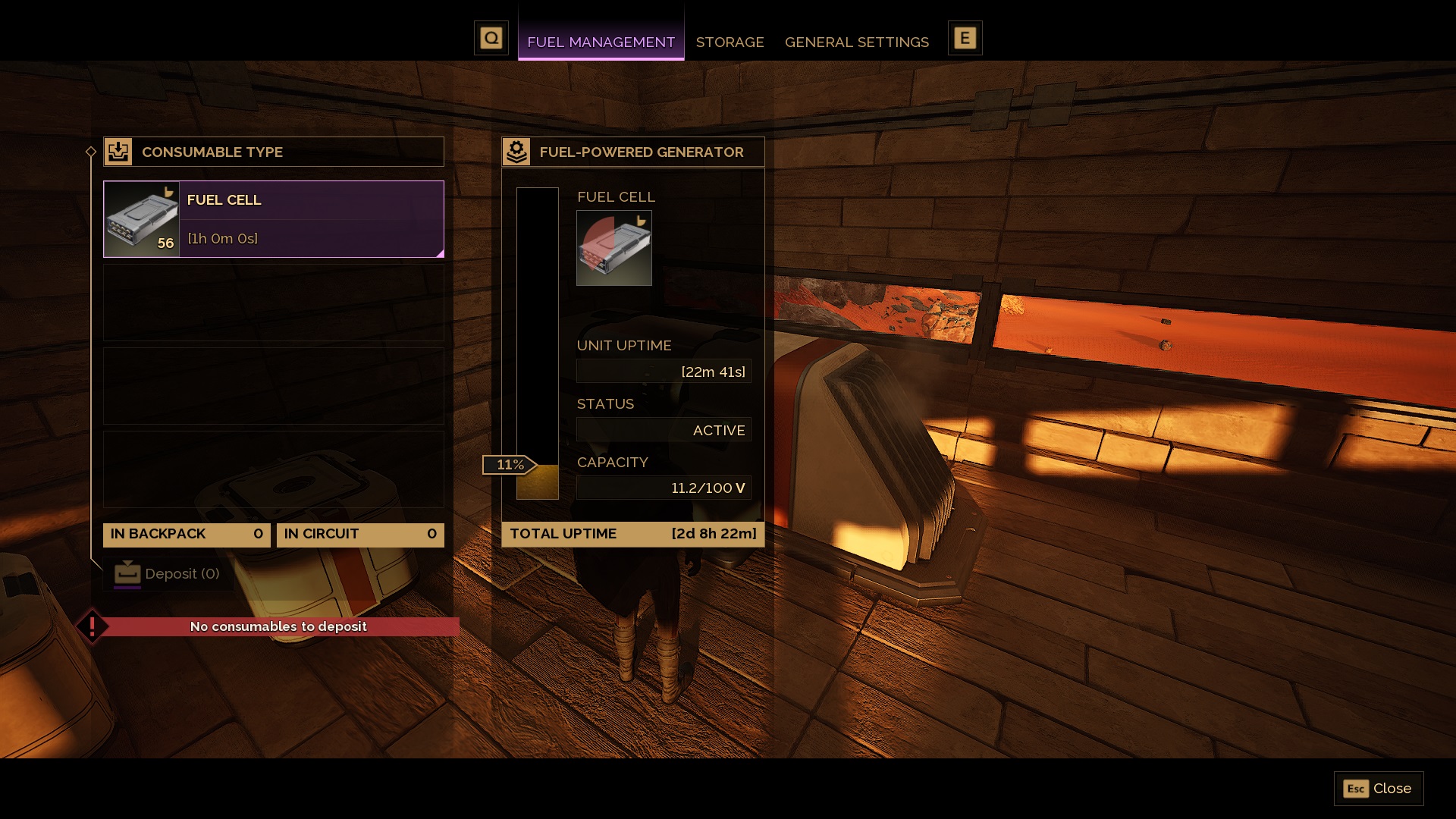The image size is (1456, 819).
Task: Select the generator's loaded fuel cell slot
Action: pyautogui.click(x=613, y=248)
